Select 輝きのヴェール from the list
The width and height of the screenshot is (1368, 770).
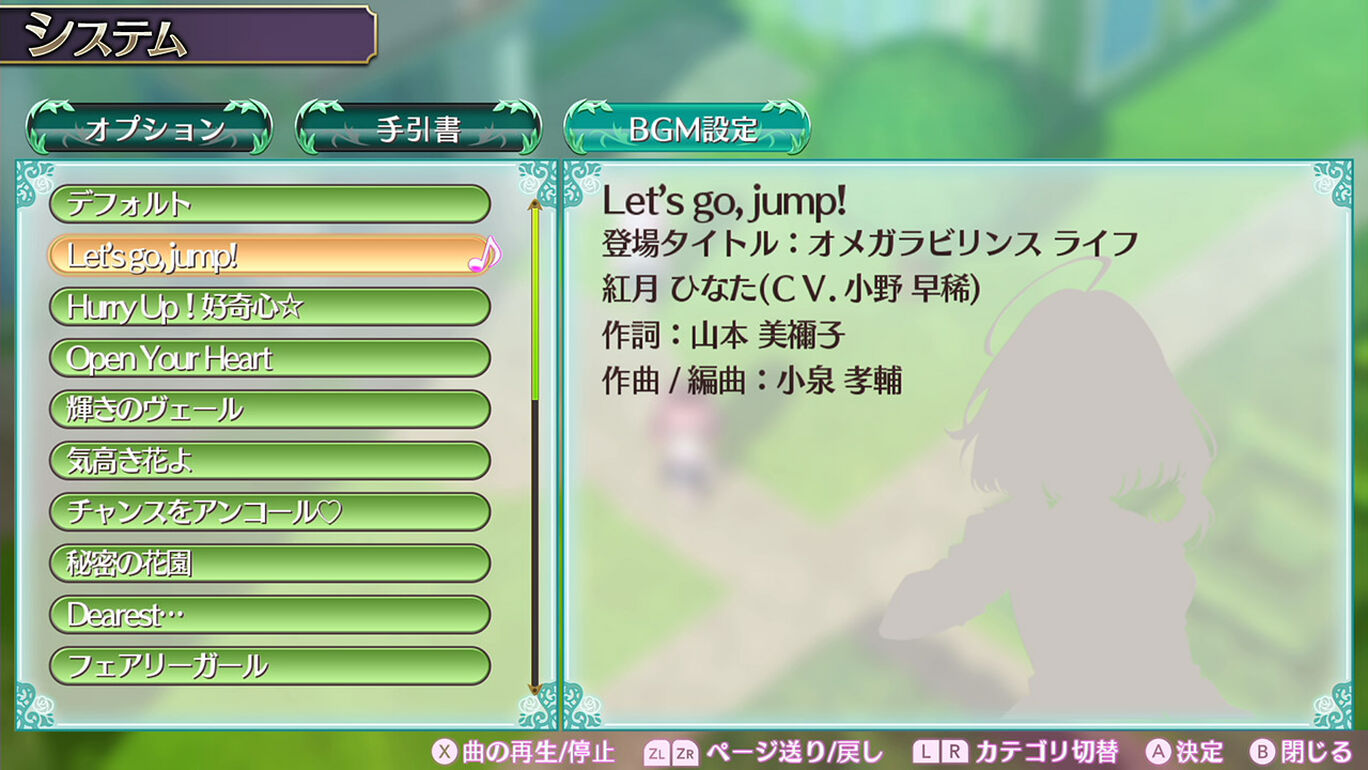pos(269,409)
